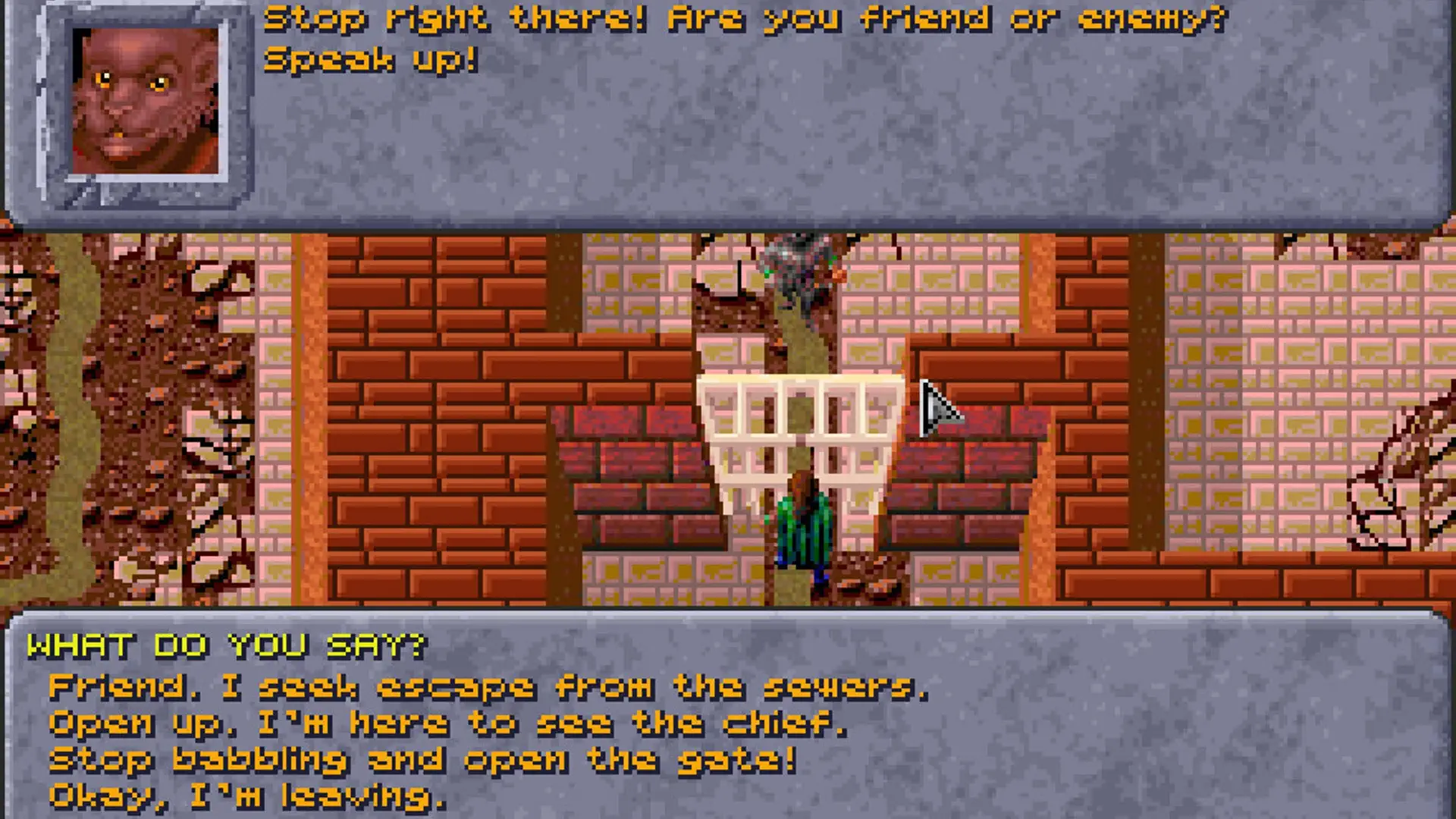This screenshot has width=1456, height=819.
Task: Select 'Open up. I'm here to see the chief.'
Action: [447, 724]
